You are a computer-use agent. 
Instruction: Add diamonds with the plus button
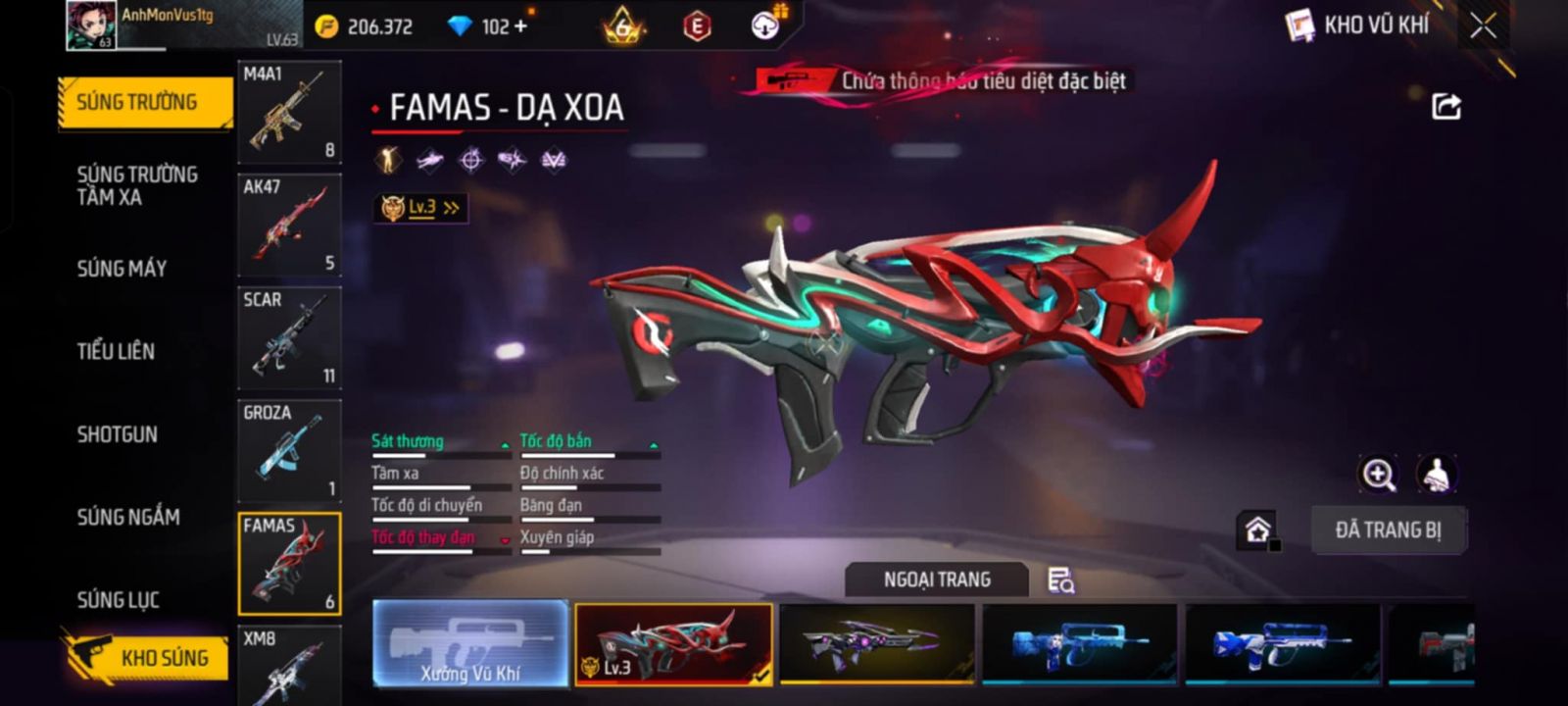520,26
